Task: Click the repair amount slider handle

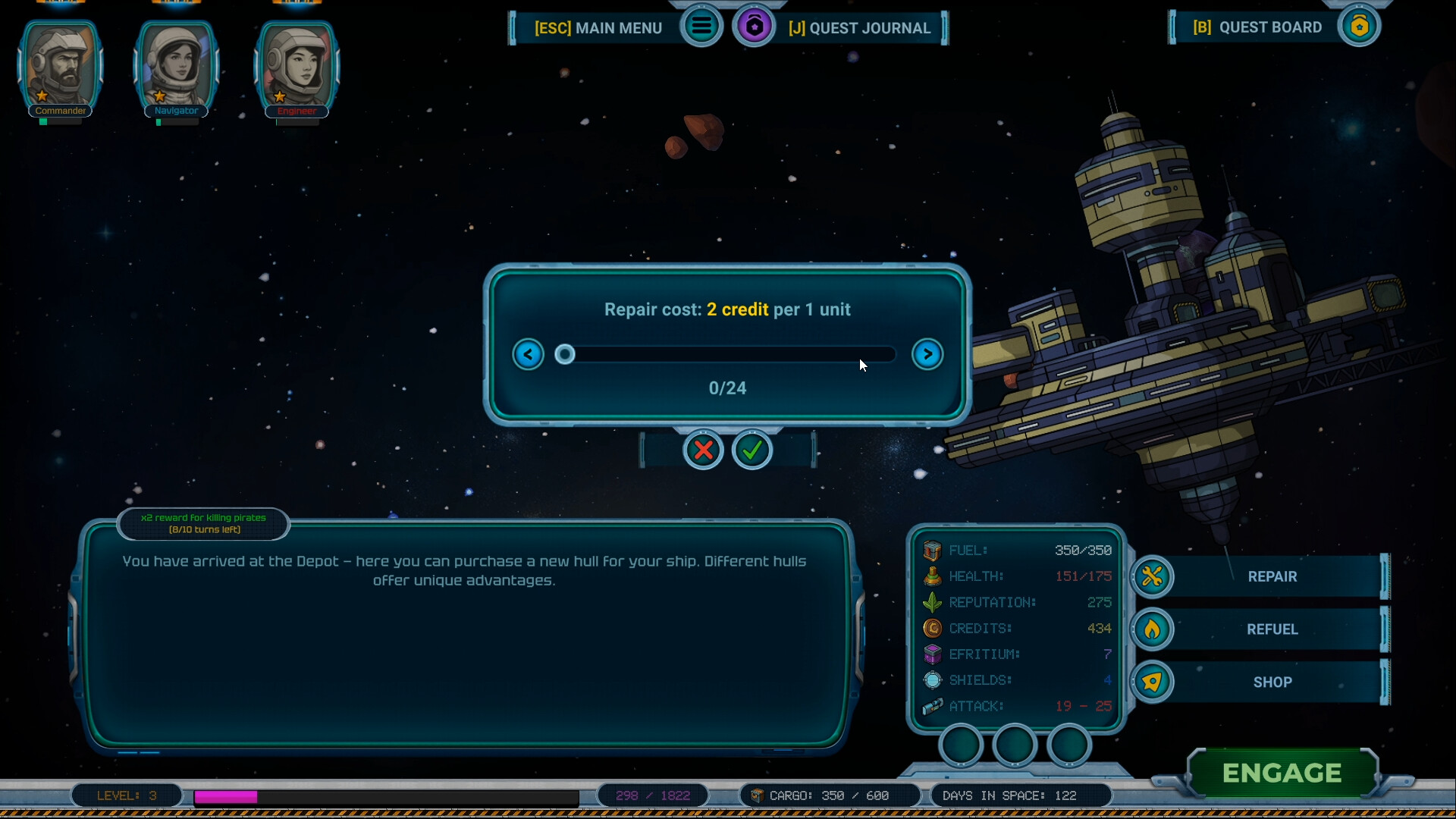Action: tap(565, 354)
